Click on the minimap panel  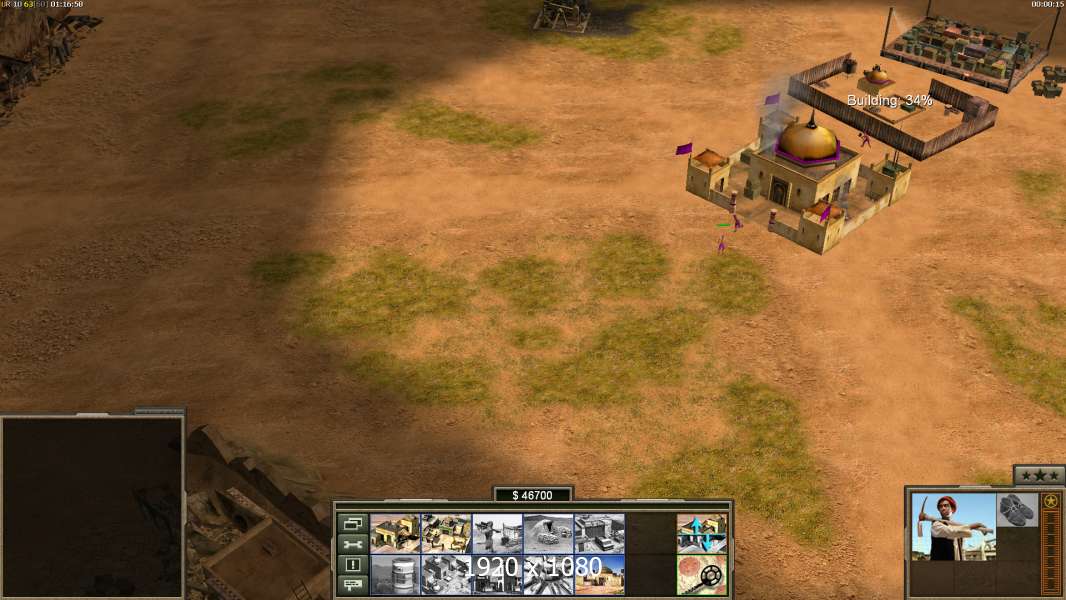[92, 507]
